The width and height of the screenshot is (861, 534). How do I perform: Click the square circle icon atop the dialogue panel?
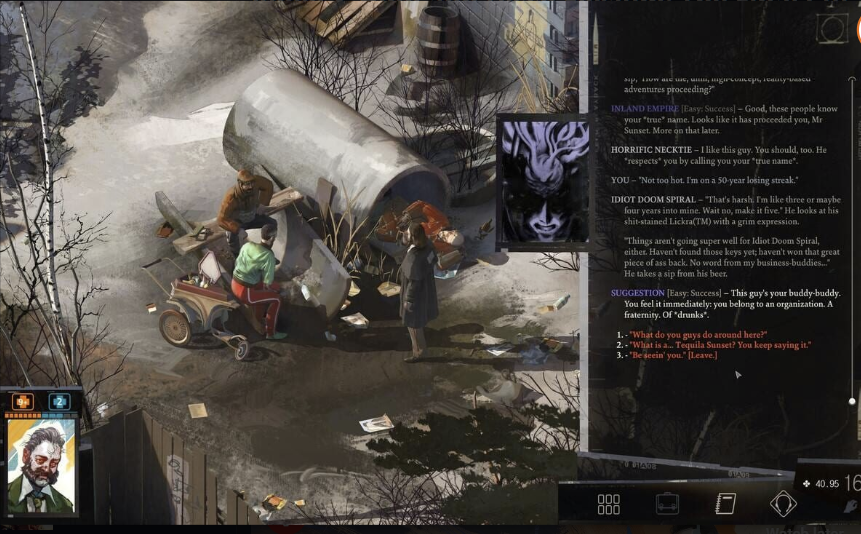833,29
